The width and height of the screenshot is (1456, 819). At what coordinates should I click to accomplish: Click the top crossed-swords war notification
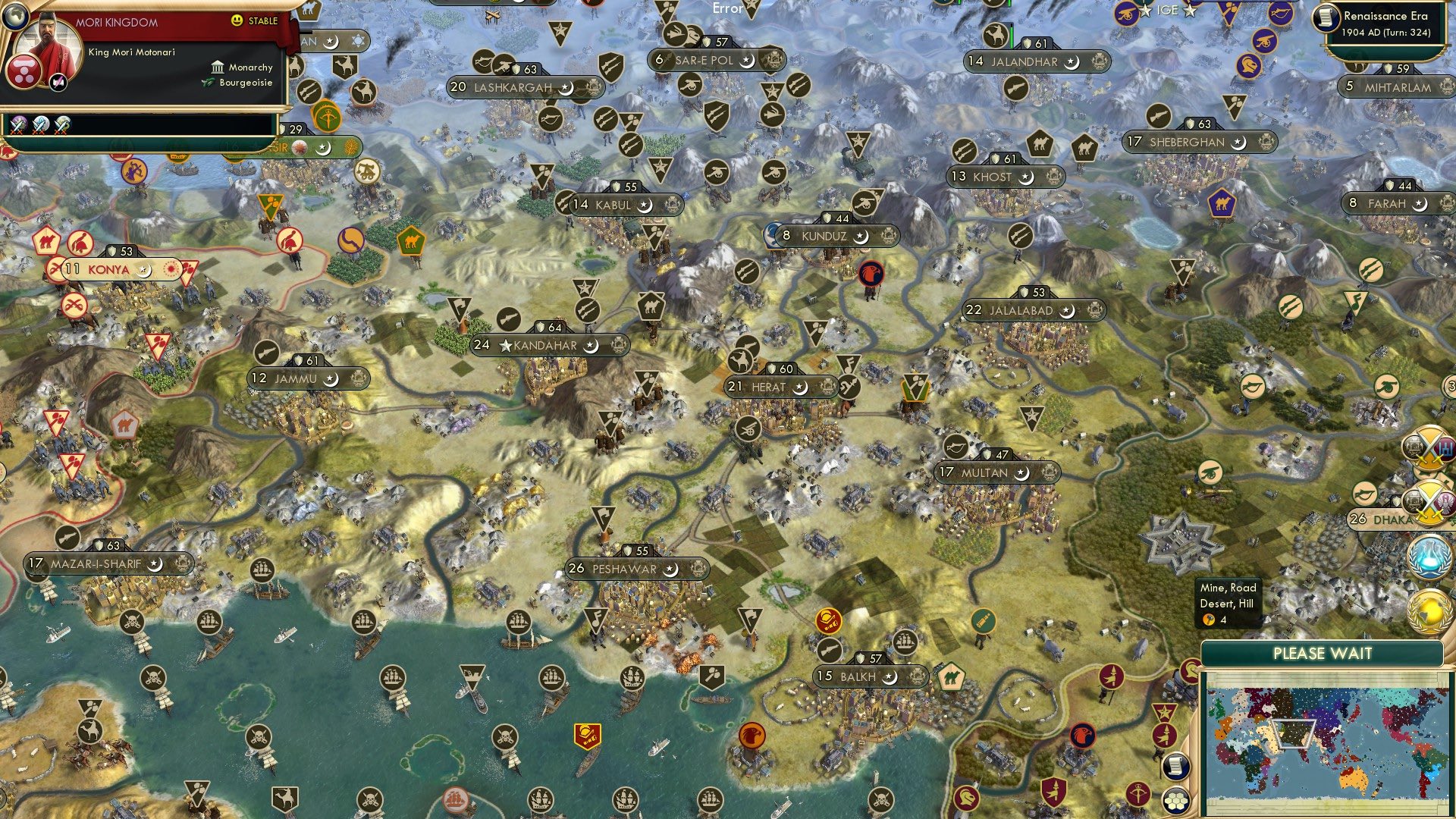click(x=1429, y=447)
